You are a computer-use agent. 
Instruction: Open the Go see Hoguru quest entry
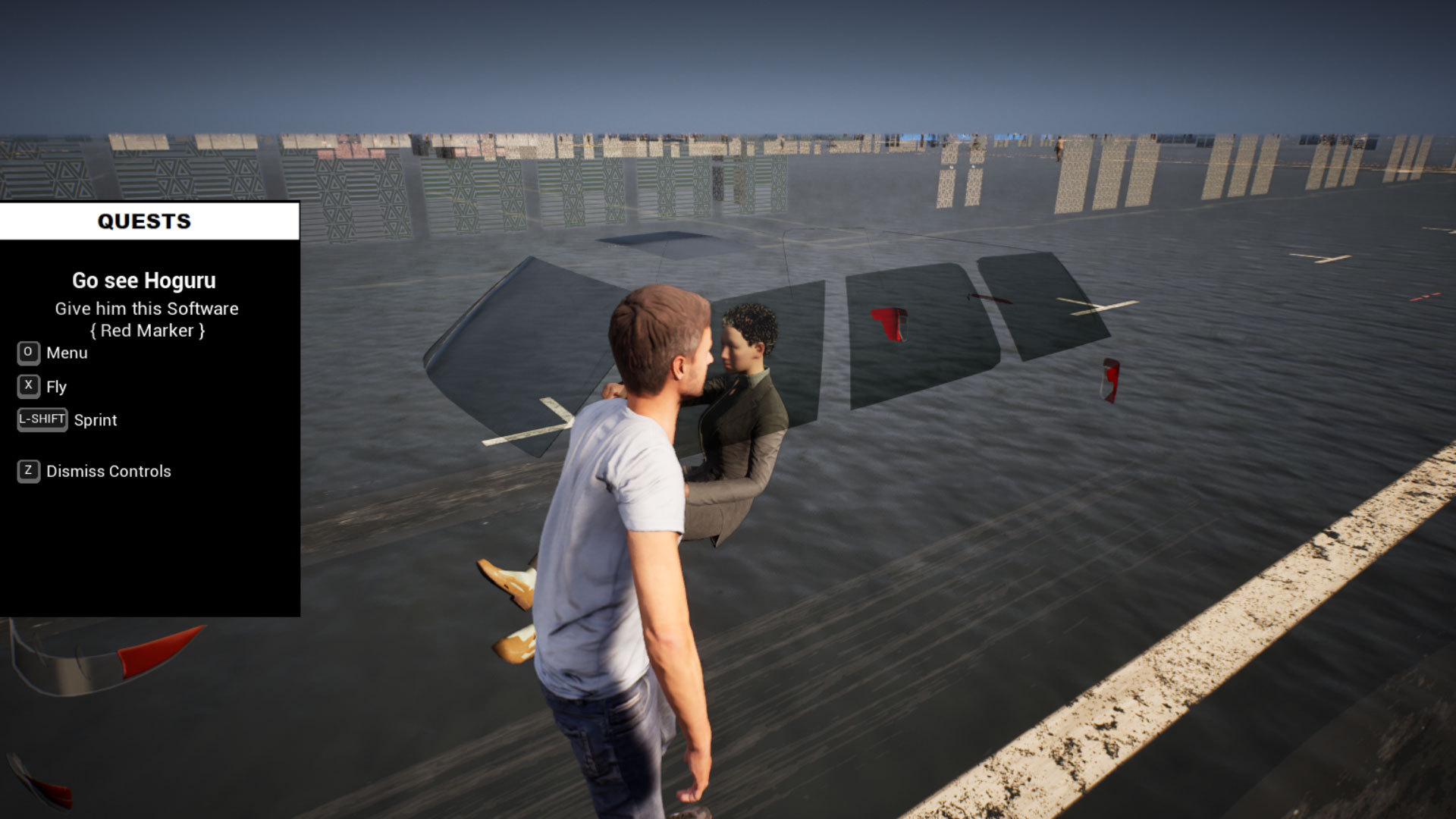point(144,281)
